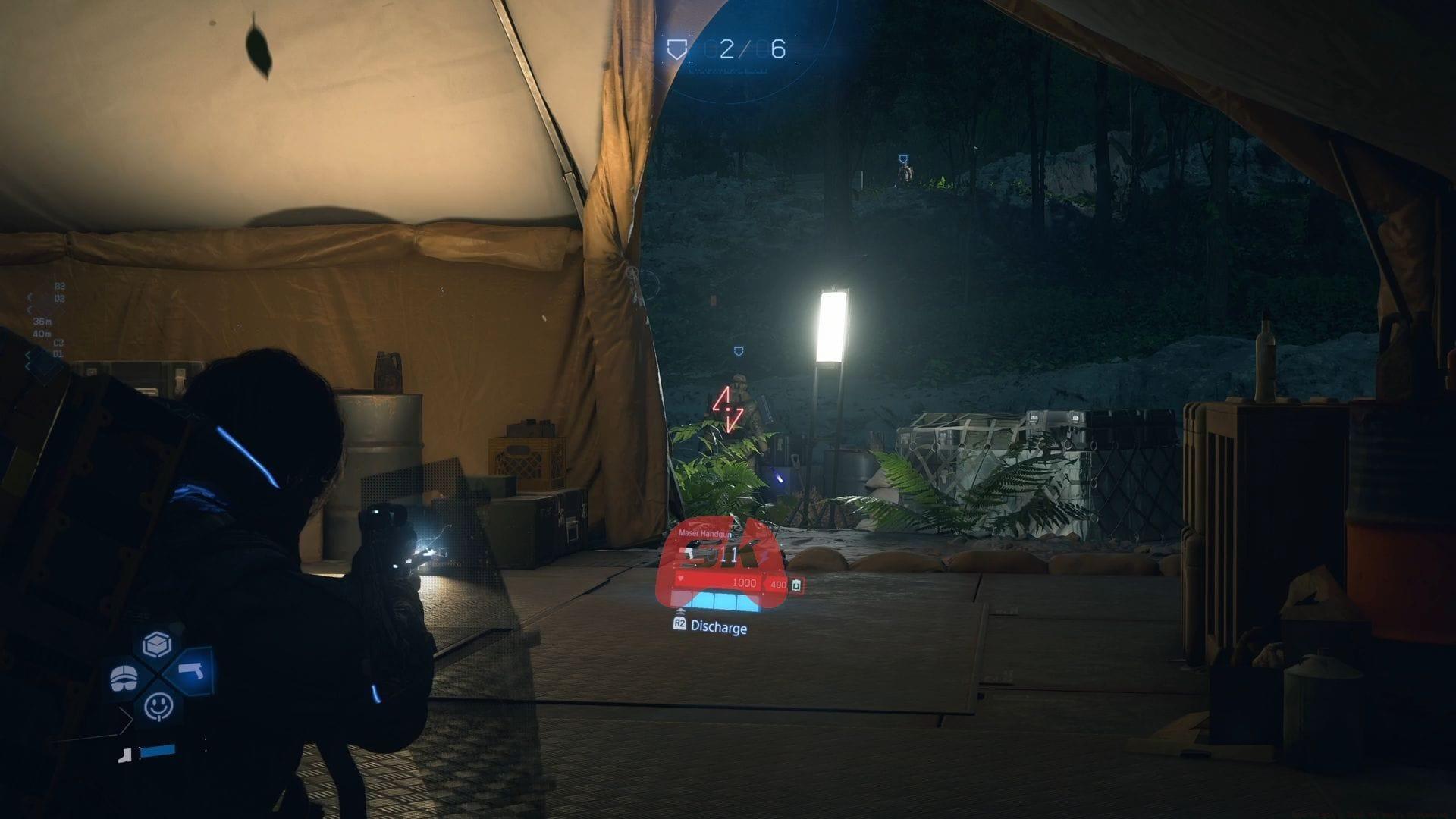
Task: Click the blood bag icon beside 490
Action: (x=796, y=585)
